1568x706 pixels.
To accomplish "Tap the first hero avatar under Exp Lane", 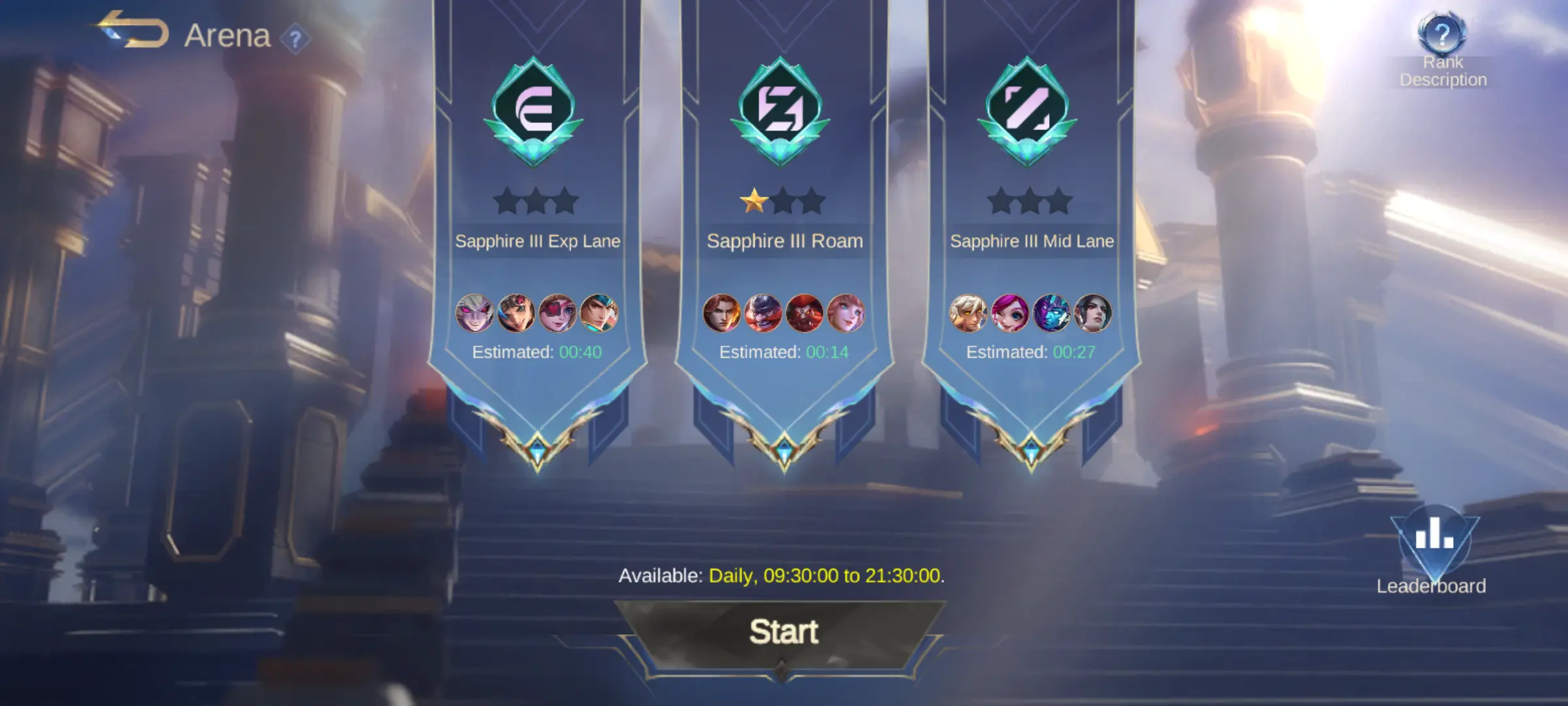I will point(475,312).
